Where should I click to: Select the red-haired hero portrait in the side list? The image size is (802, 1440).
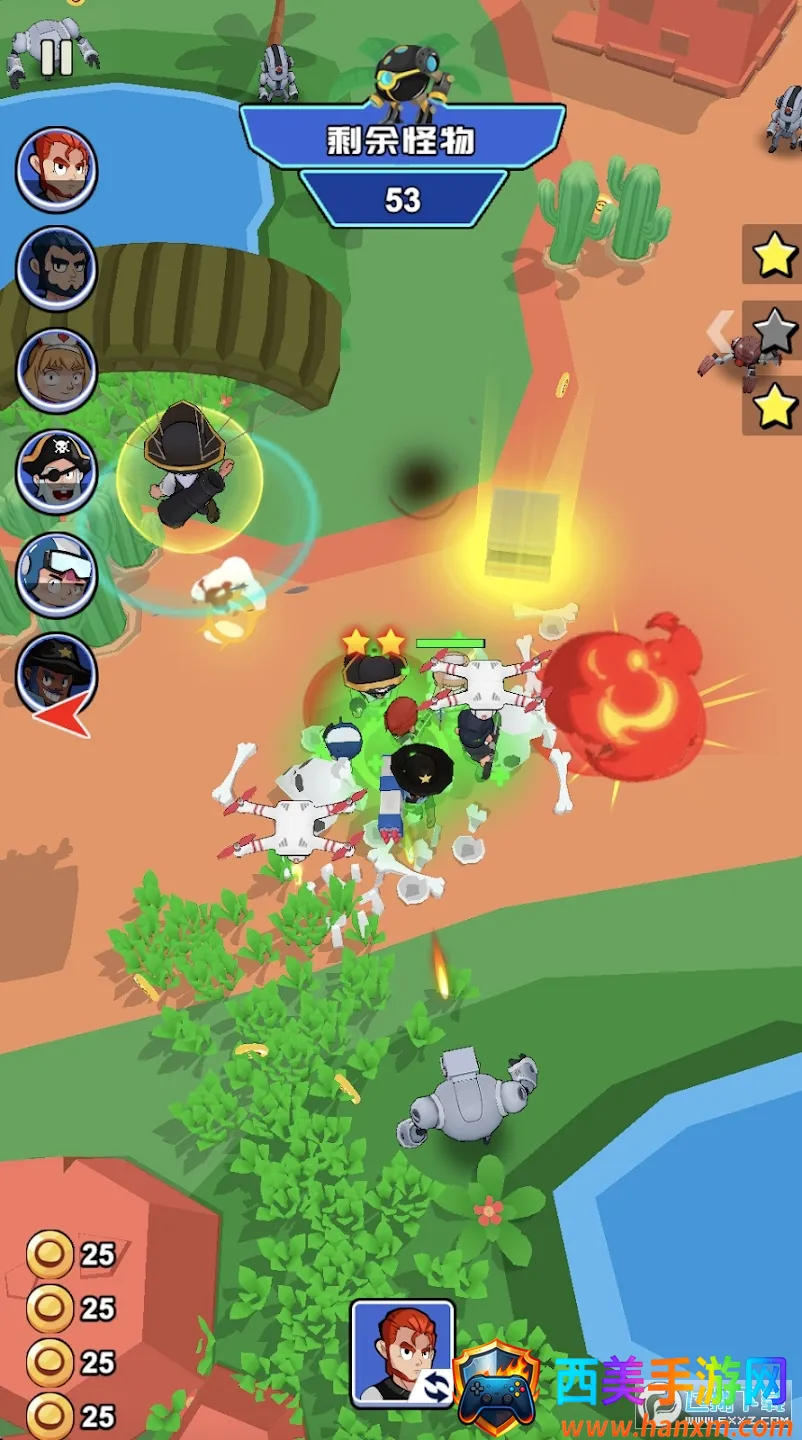pyautogui.click(x=56, y=169)
